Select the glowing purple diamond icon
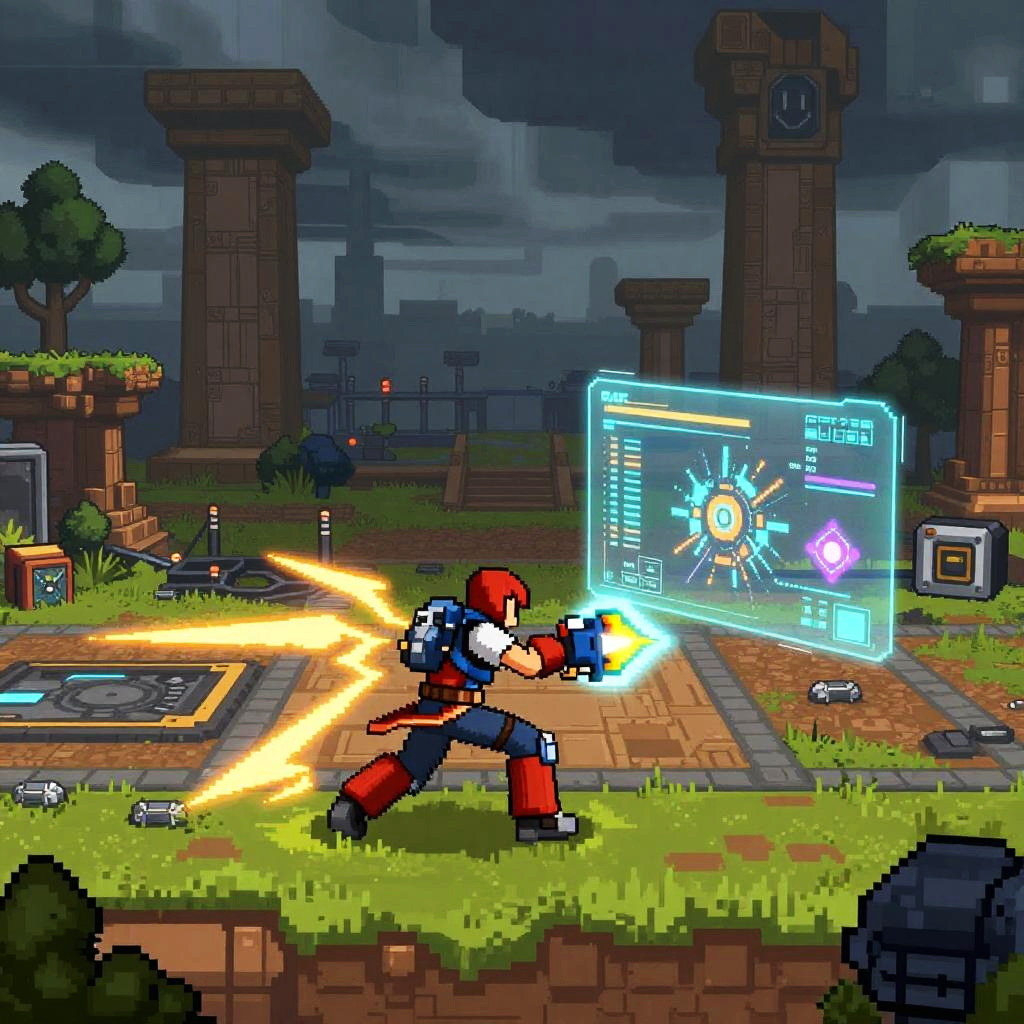This screenshot has height=1024, width=1024. pyautogui.click(x=833, y=550)
